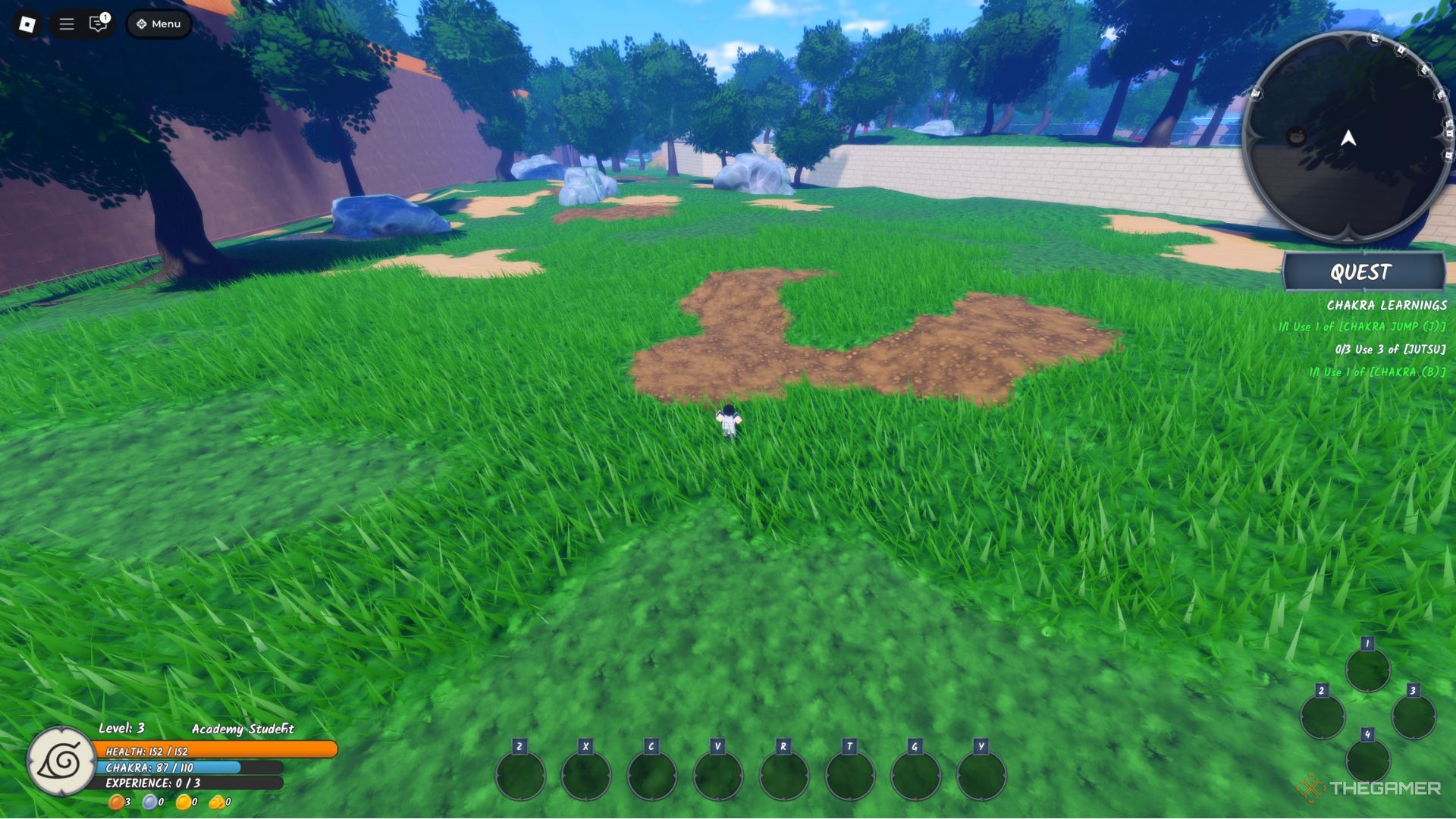
Task: Open the hamburger list menu
Action: tap(67, 24)
